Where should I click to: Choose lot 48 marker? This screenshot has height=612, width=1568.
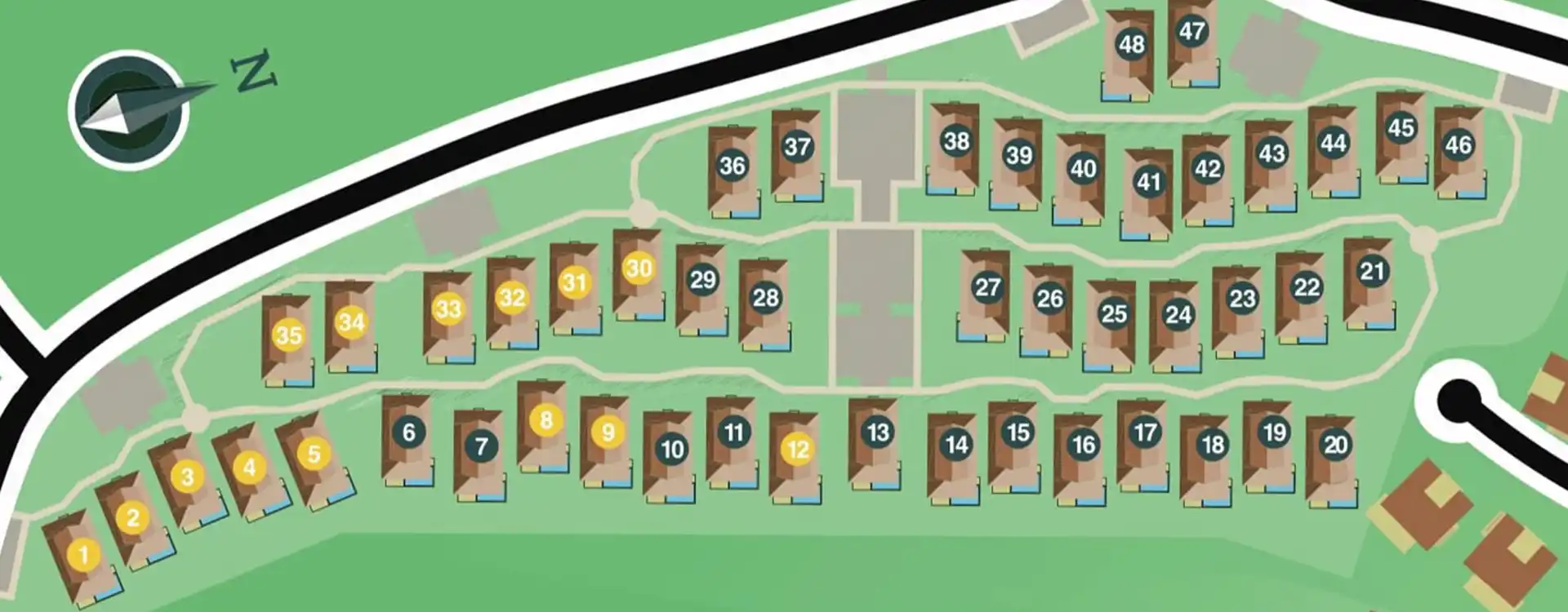click(1131, 44)
